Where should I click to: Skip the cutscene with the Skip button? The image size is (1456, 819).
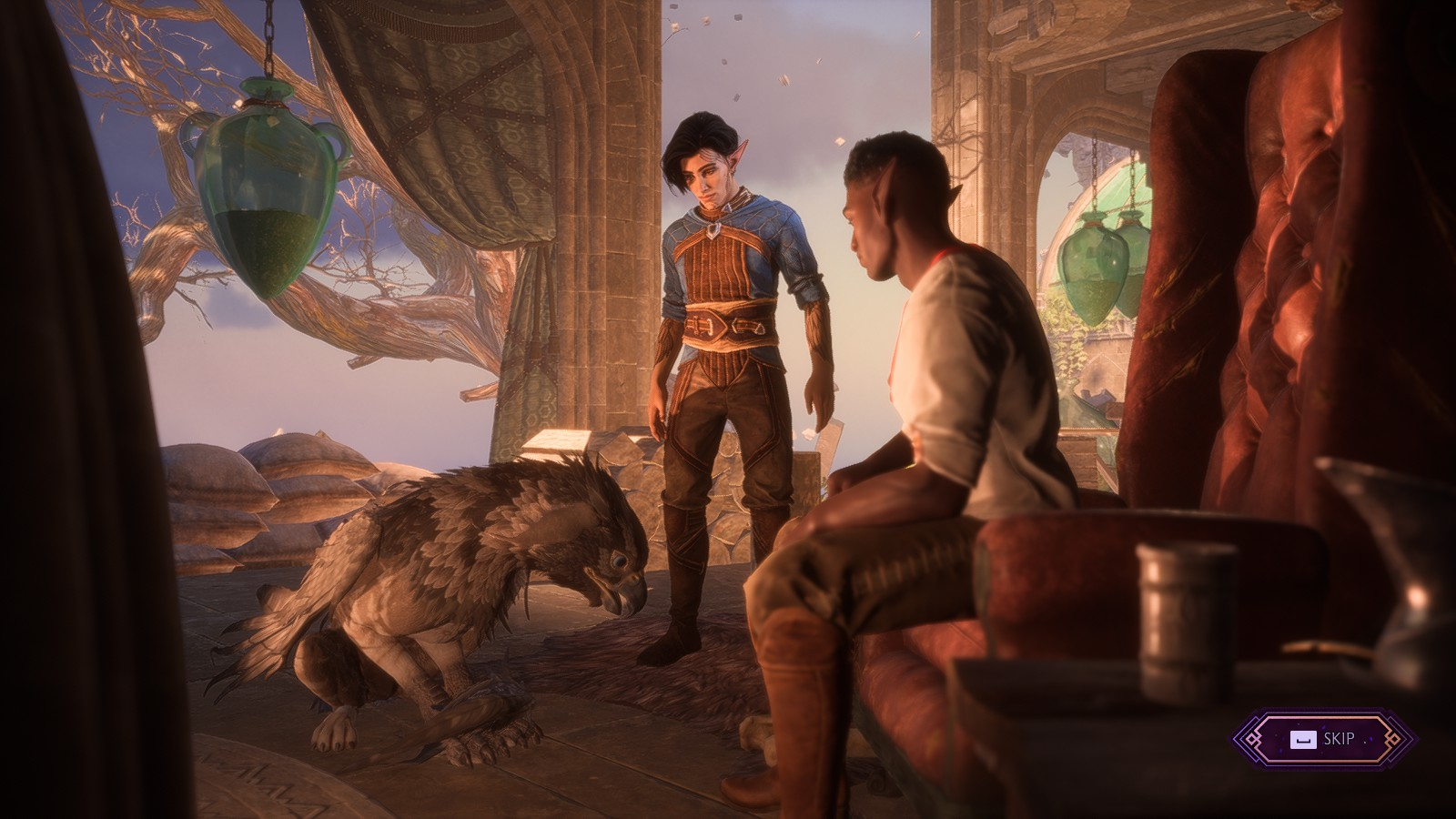click(1324, 739)
